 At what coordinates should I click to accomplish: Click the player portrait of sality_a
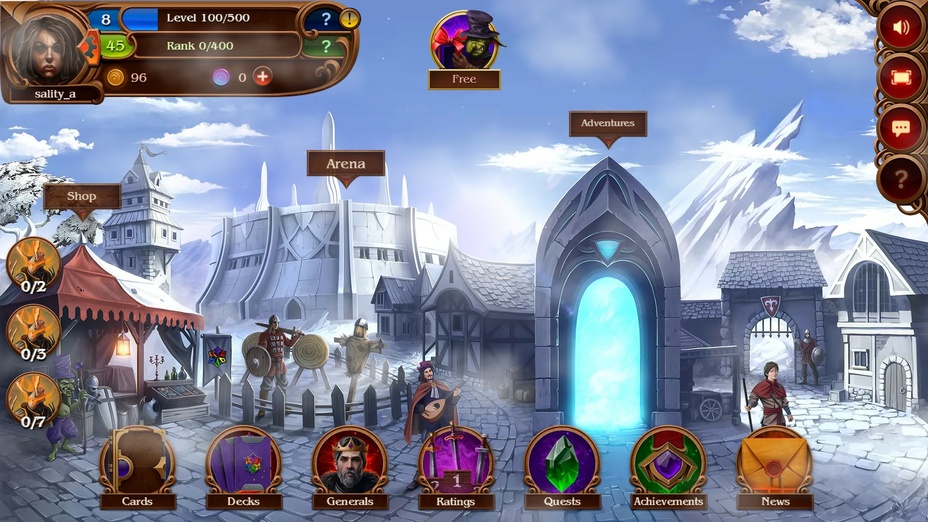pyautogui.click(x=47, y=47)
